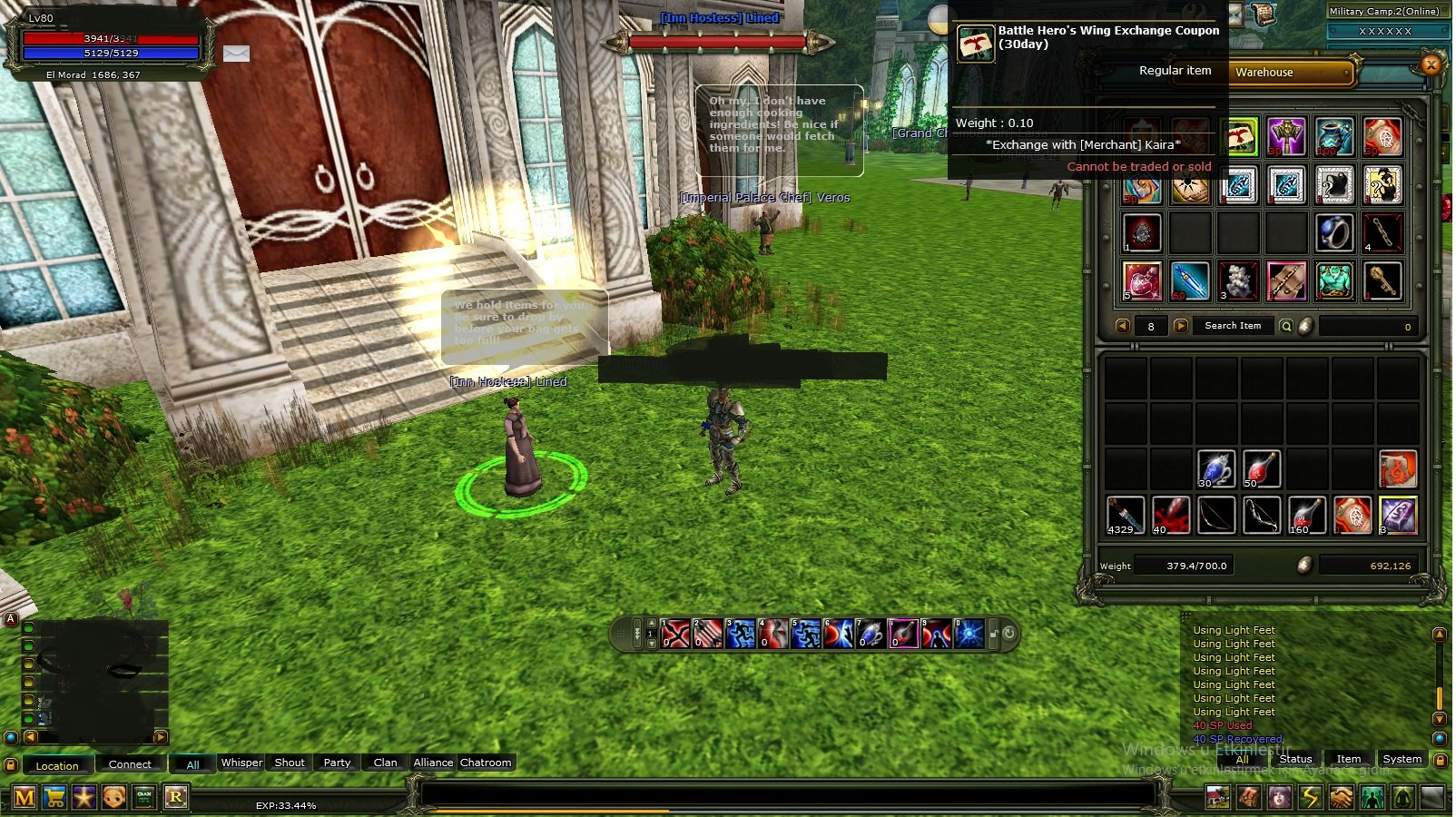1456x817 pixels.
Task: Go to previous warehouse page
Action: (x=1123, y=326)
